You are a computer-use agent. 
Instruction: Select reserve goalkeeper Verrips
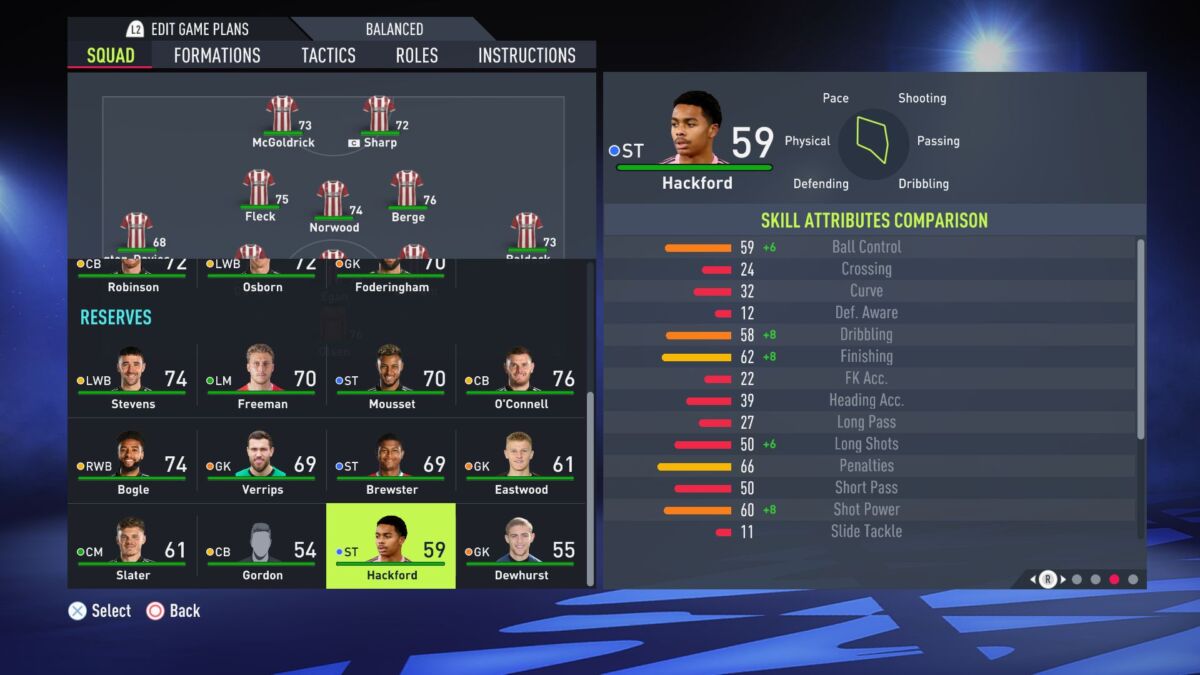click(x=262, y=465)
